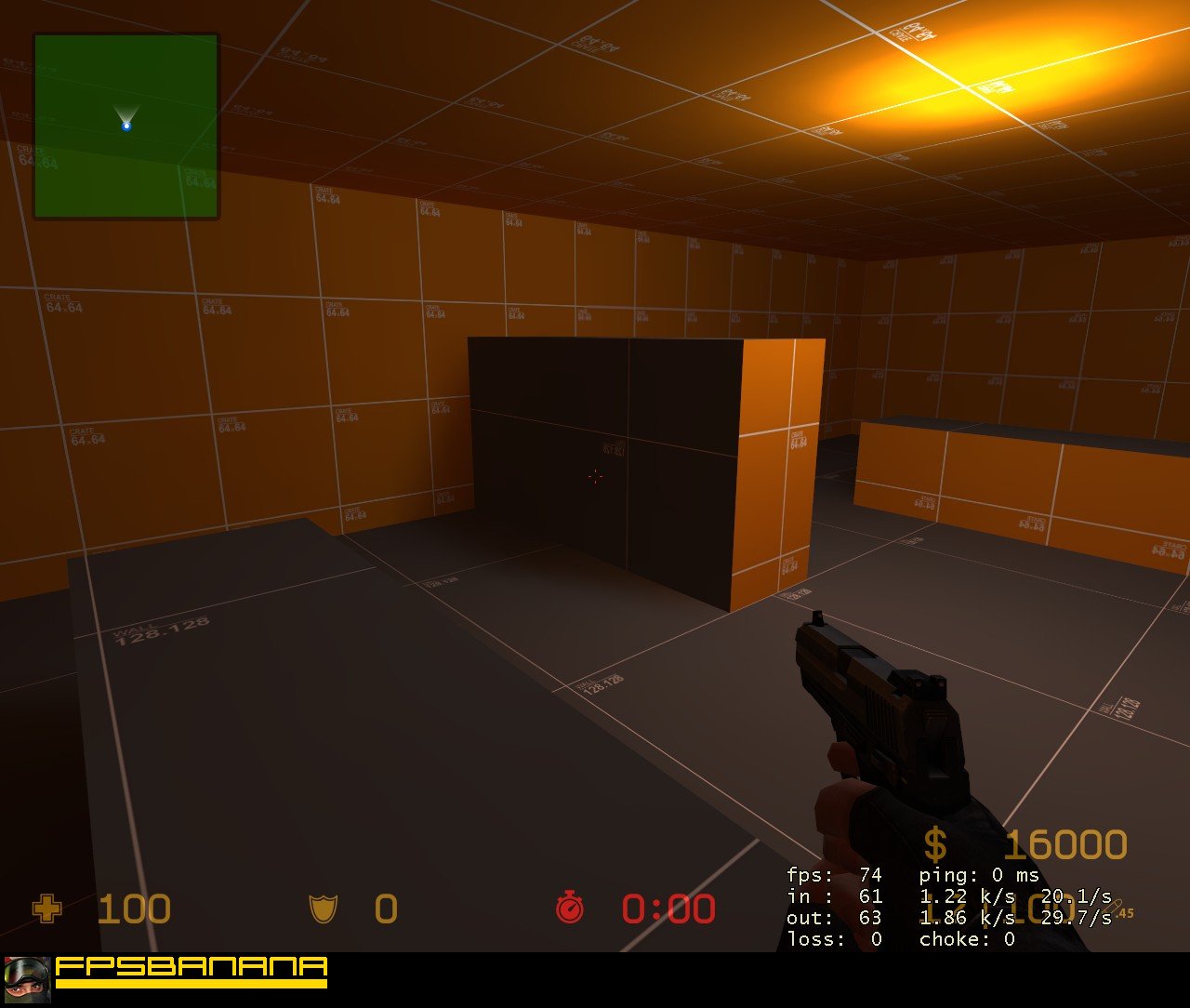Toggle the netgraph fps readout
The height and width of the screenshot is (1008, 1190).
(x=837, y=875)
